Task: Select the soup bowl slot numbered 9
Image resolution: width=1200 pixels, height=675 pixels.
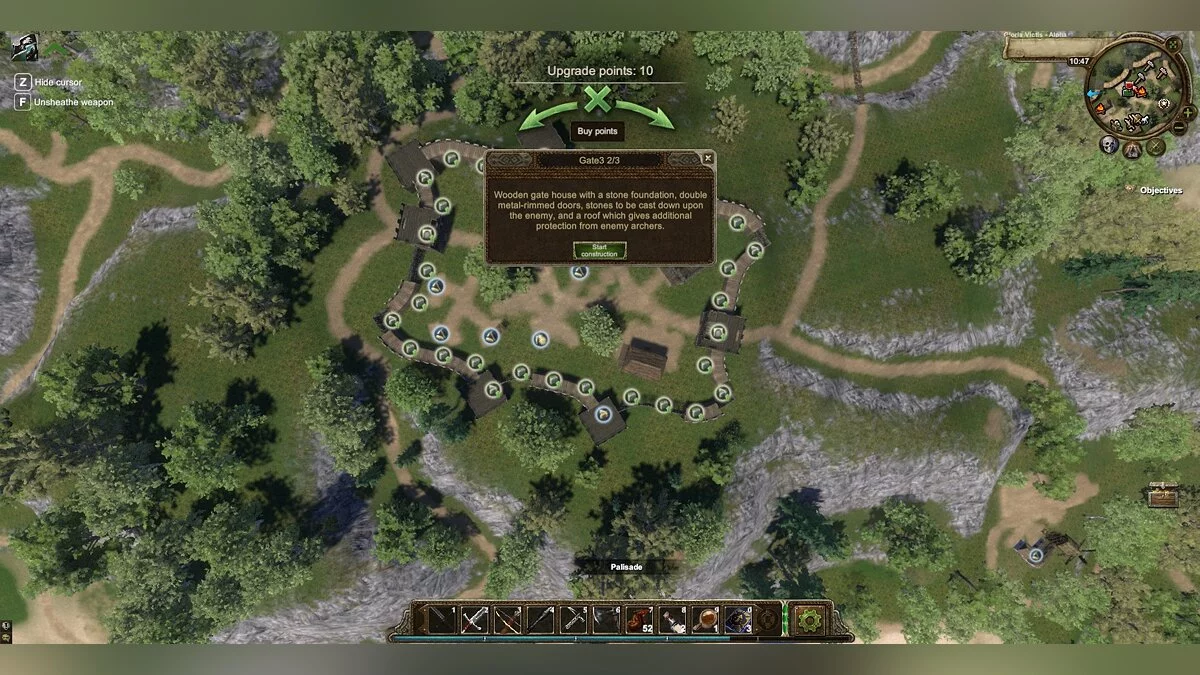Action: (706, 620)
